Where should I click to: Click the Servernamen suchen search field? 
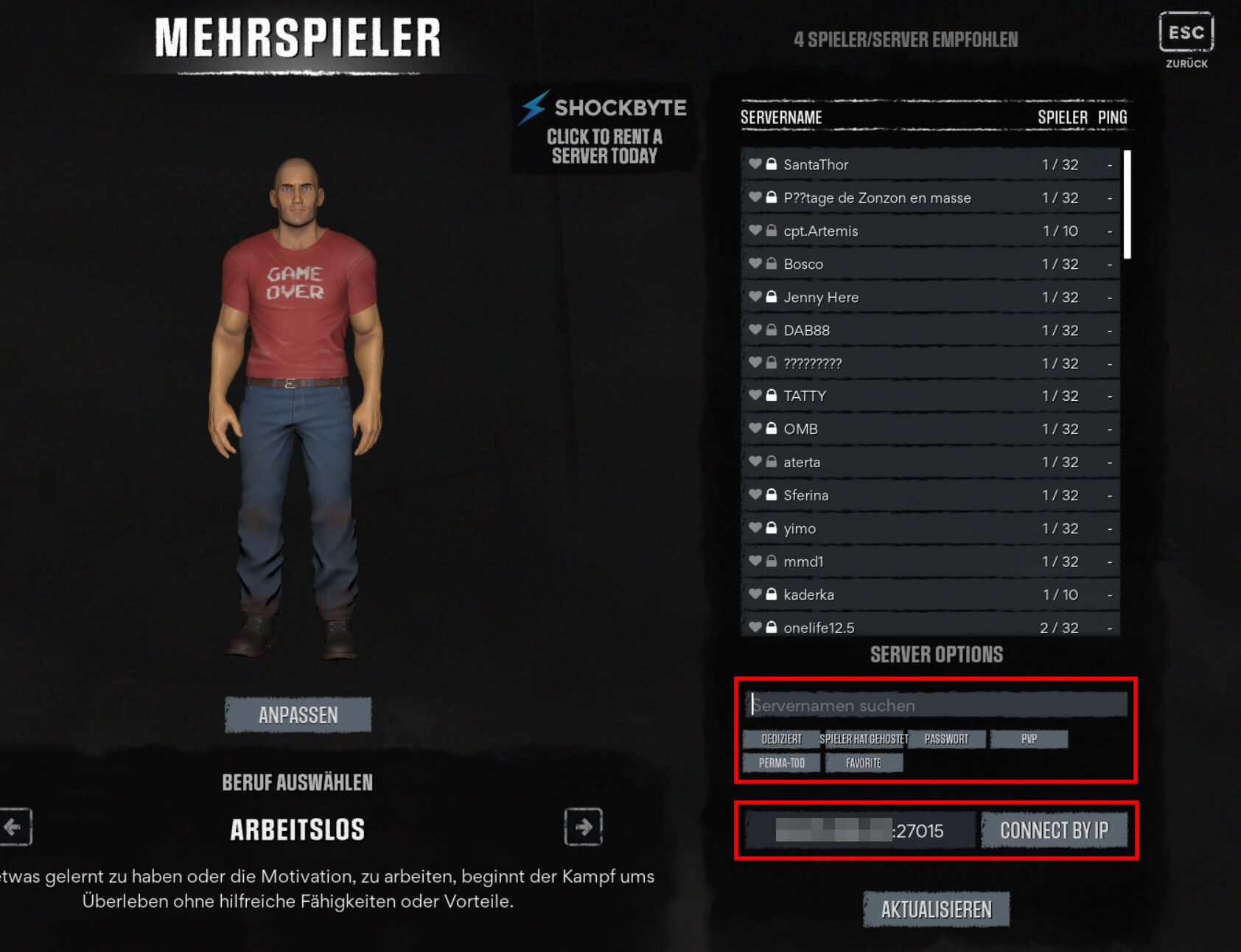tap(936, 705)
